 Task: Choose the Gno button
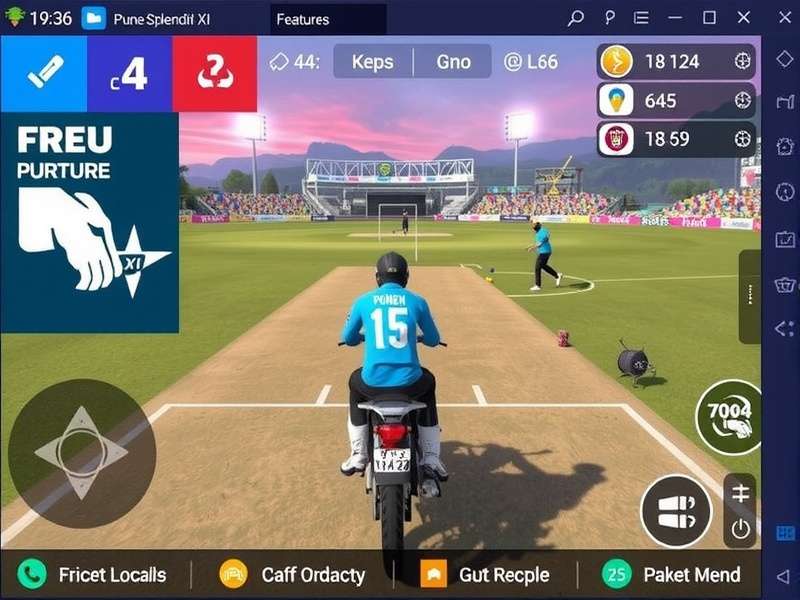[453, 62]
